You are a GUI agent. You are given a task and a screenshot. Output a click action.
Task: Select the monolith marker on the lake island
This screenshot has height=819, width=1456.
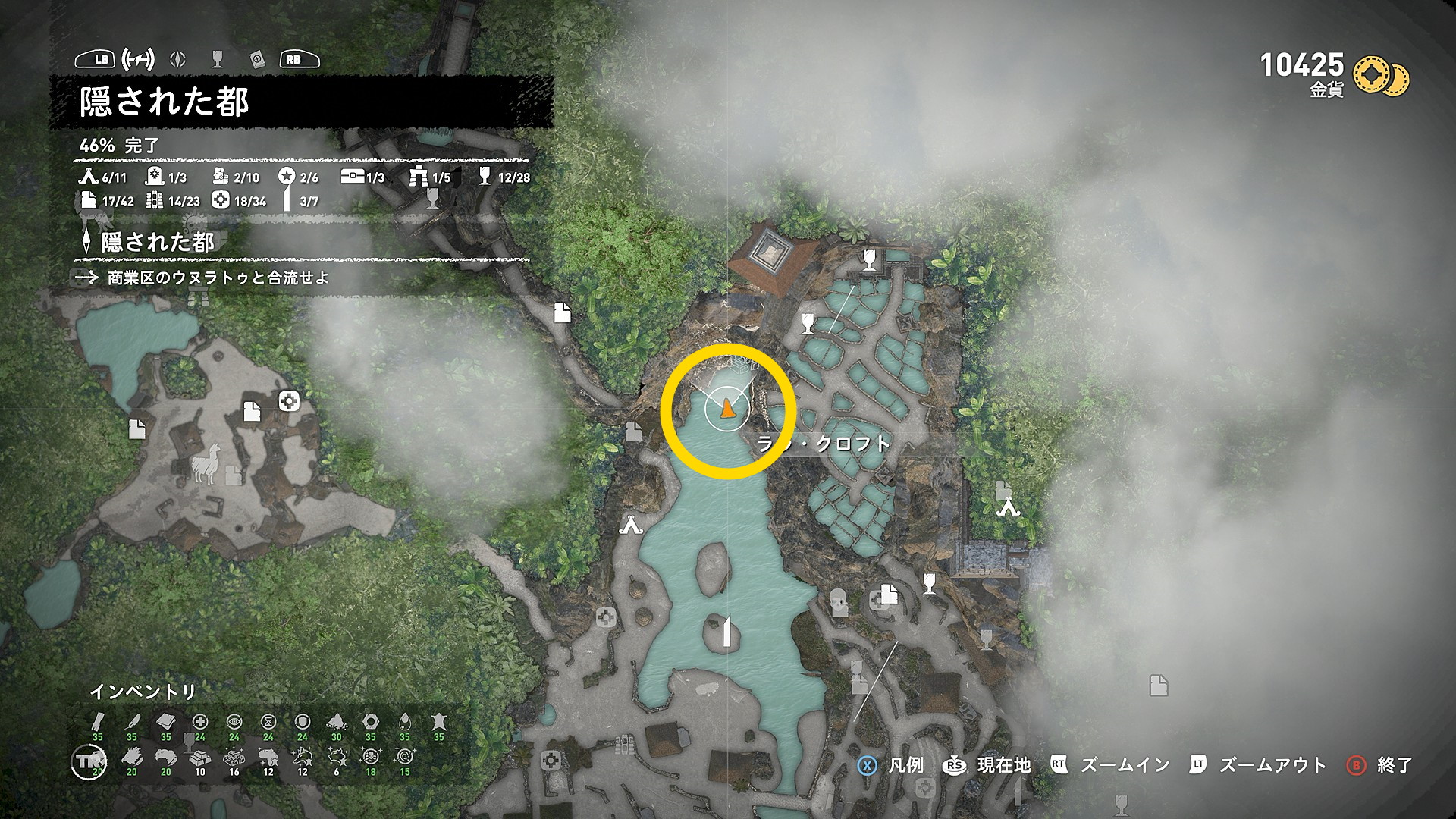pyautogui.click(x=726, y=631)
